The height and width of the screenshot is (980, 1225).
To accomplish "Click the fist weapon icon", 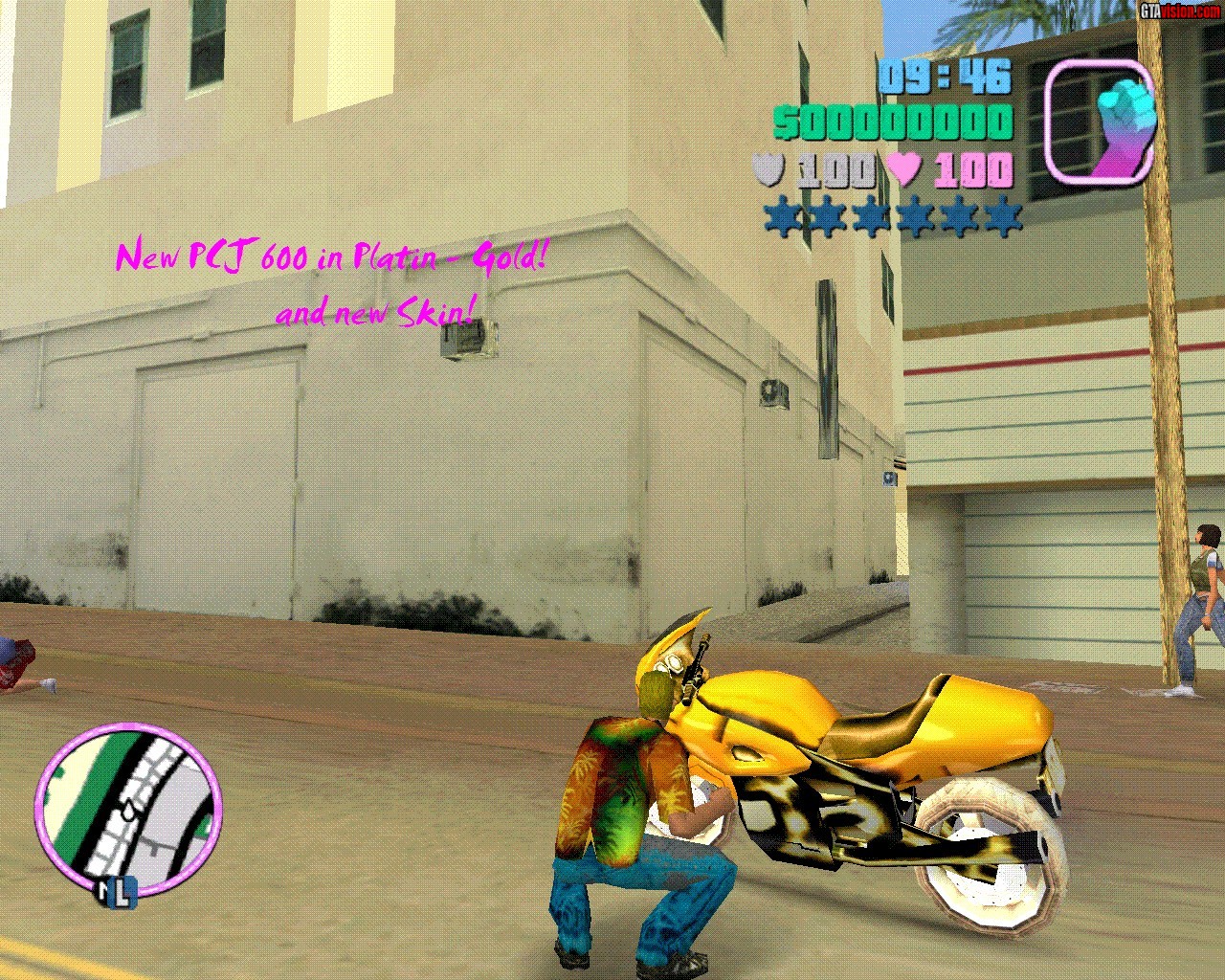I will pyautogui.click(x=1099, y=122).
